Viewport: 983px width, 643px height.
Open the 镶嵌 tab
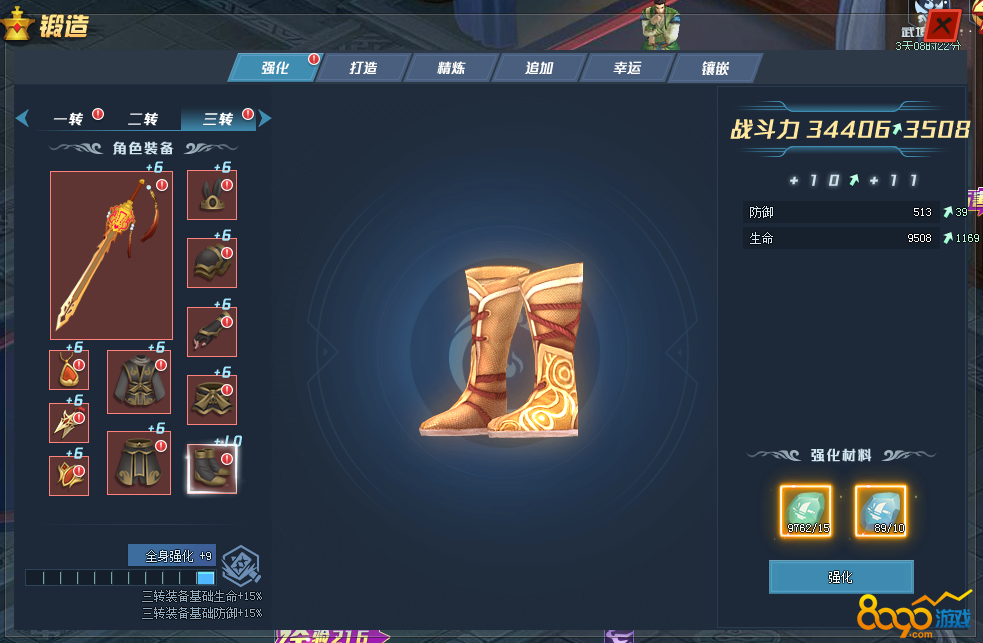(x=715, y=68)
